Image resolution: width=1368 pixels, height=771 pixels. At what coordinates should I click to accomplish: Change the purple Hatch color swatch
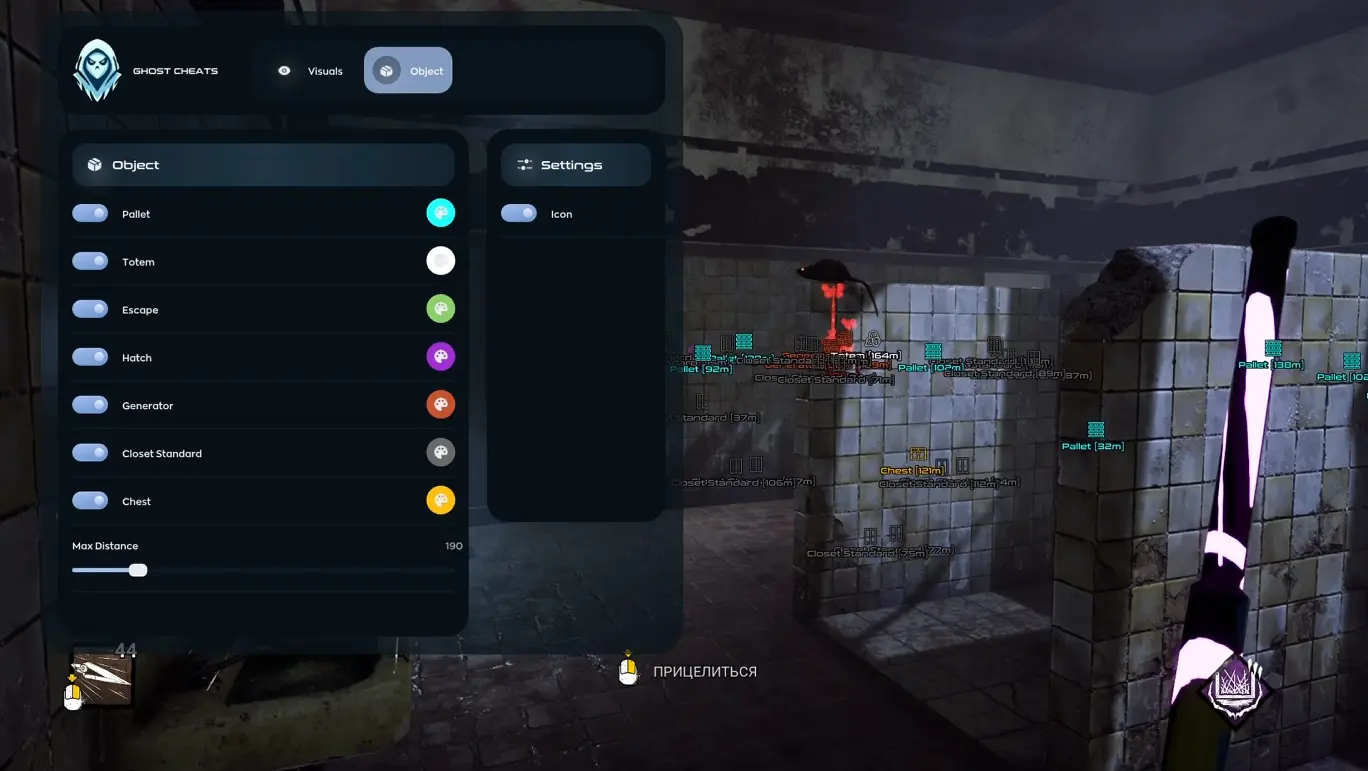[x=441, y=356]
